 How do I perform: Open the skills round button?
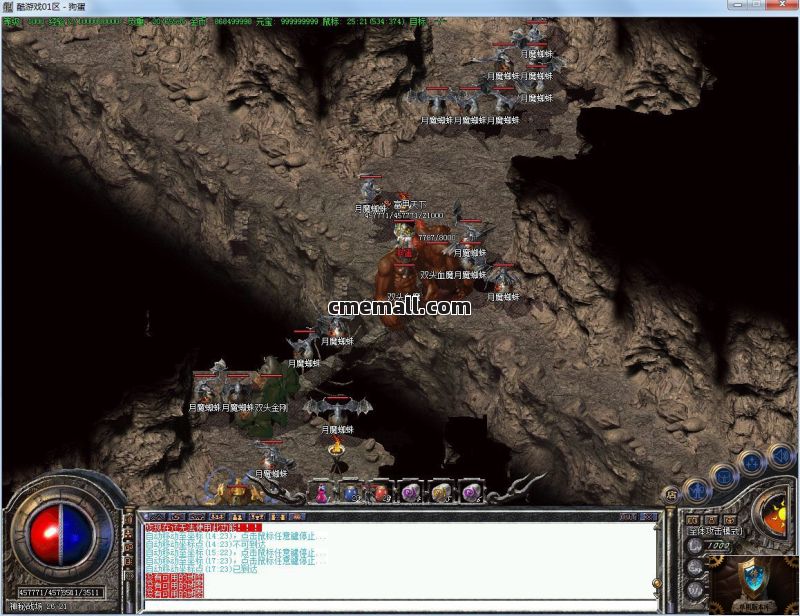[751, 461]
